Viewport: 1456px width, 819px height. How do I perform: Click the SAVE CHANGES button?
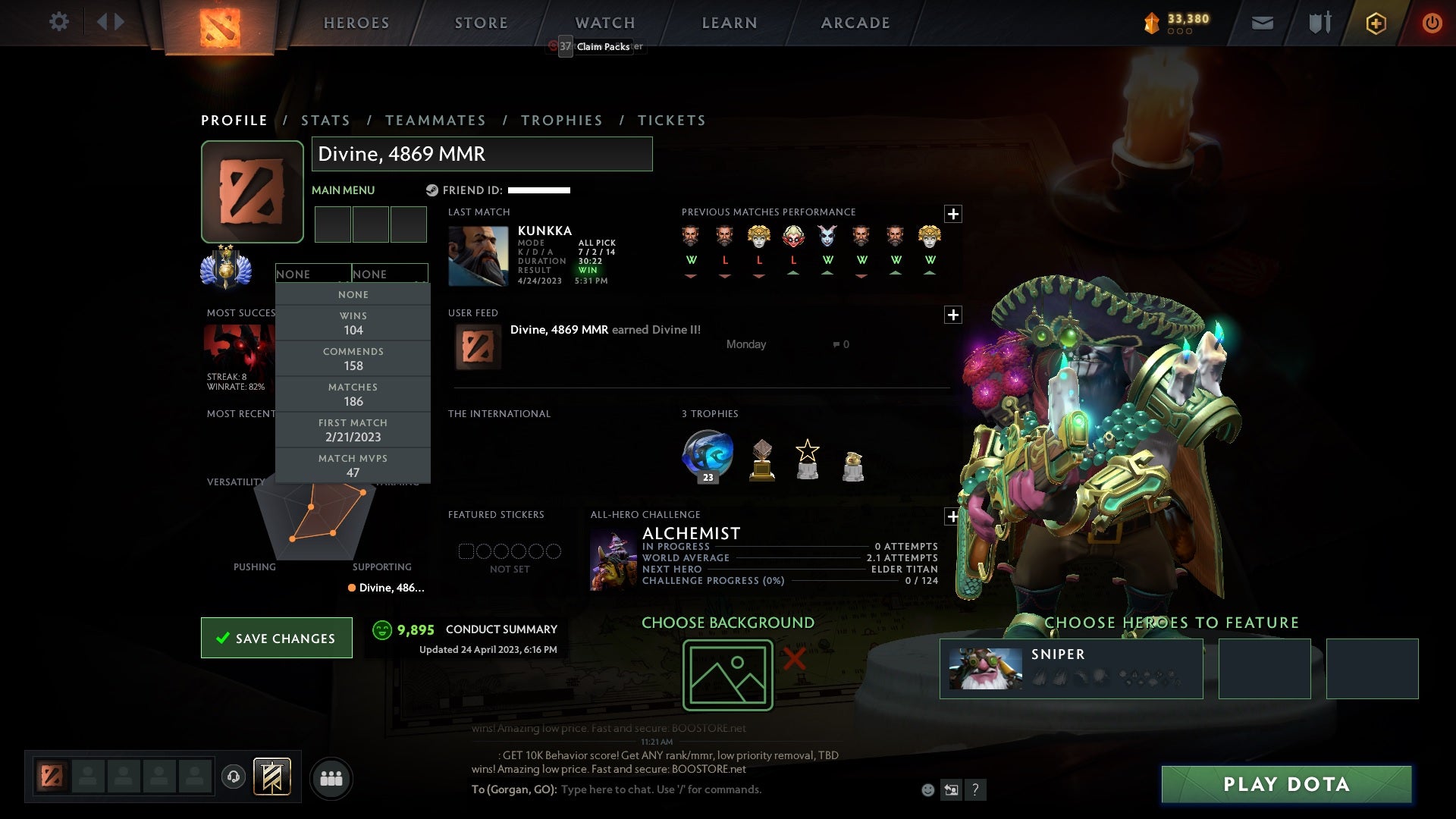(x=276, y=638)
